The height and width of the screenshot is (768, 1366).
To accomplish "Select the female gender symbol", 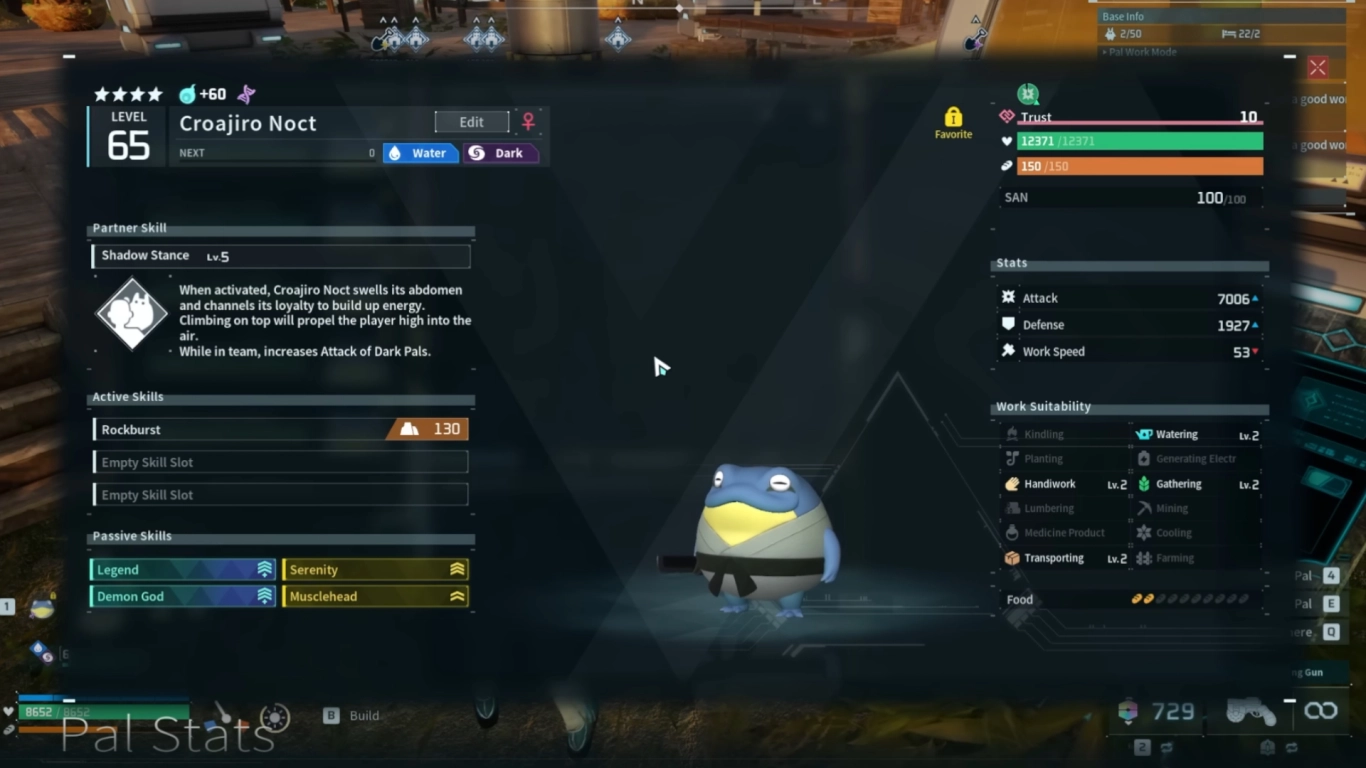I will click(528, 120).
